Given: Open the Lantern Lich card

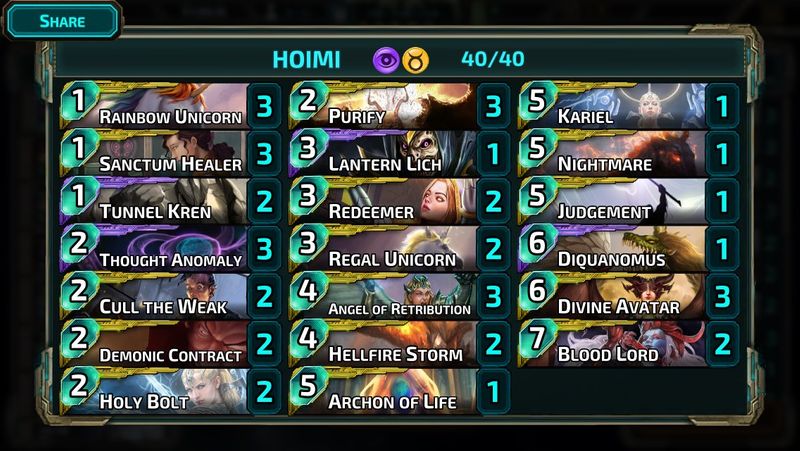Looking at the screenshot, I should coord(390,154).
